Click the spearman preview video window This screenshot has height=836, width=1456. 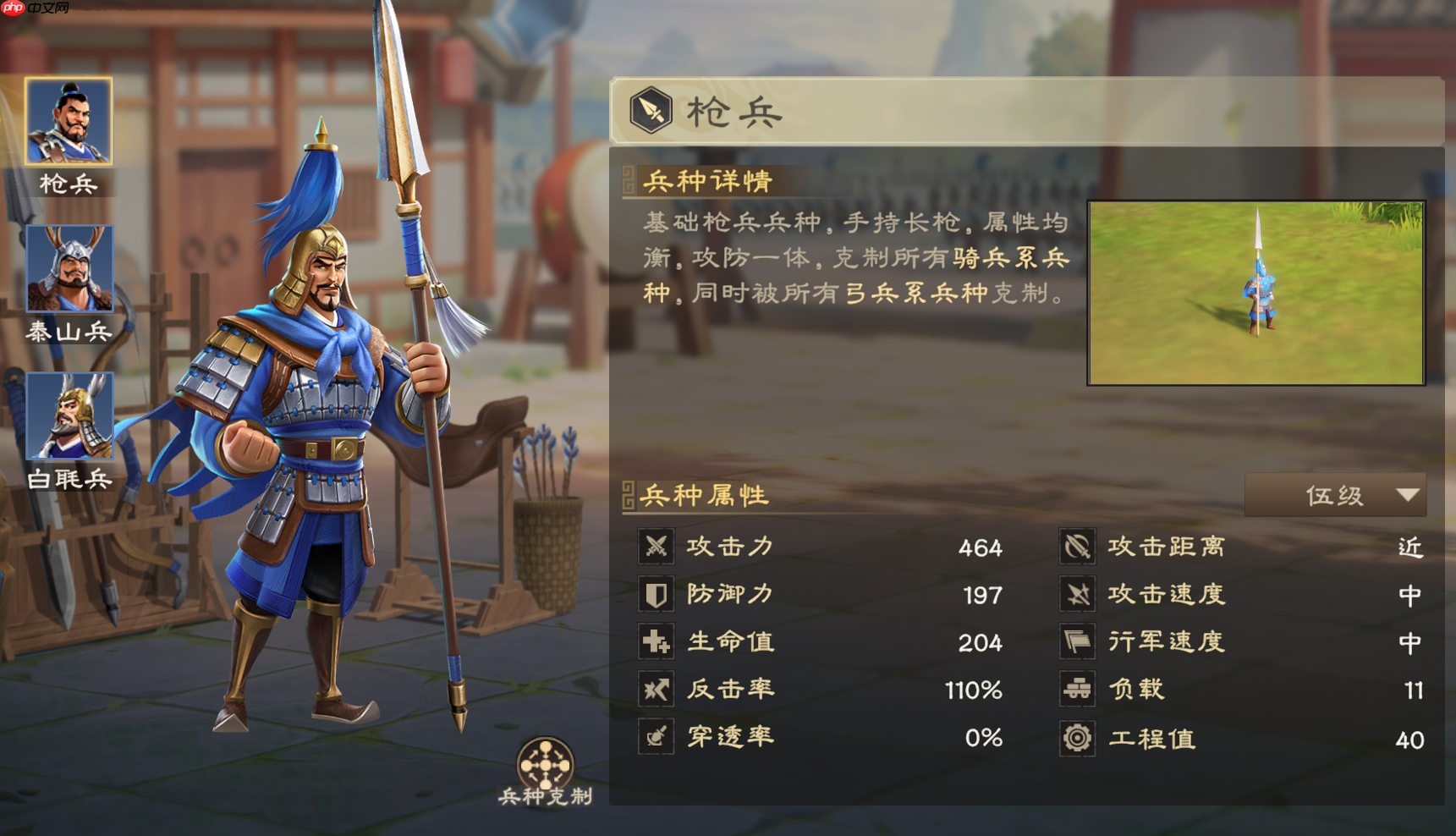[x=1255, y=293]
